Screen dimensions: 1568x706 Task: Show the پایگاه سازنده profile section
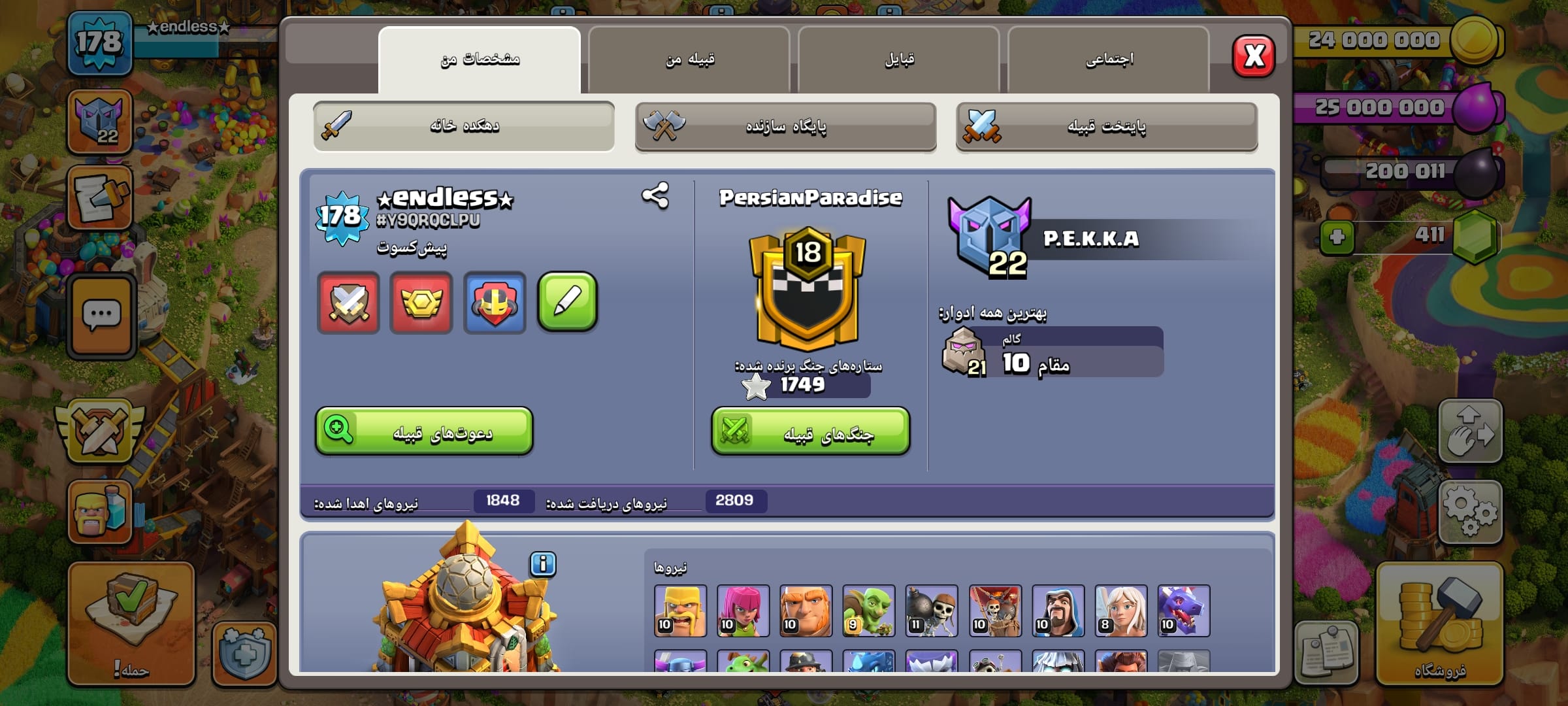785,126
